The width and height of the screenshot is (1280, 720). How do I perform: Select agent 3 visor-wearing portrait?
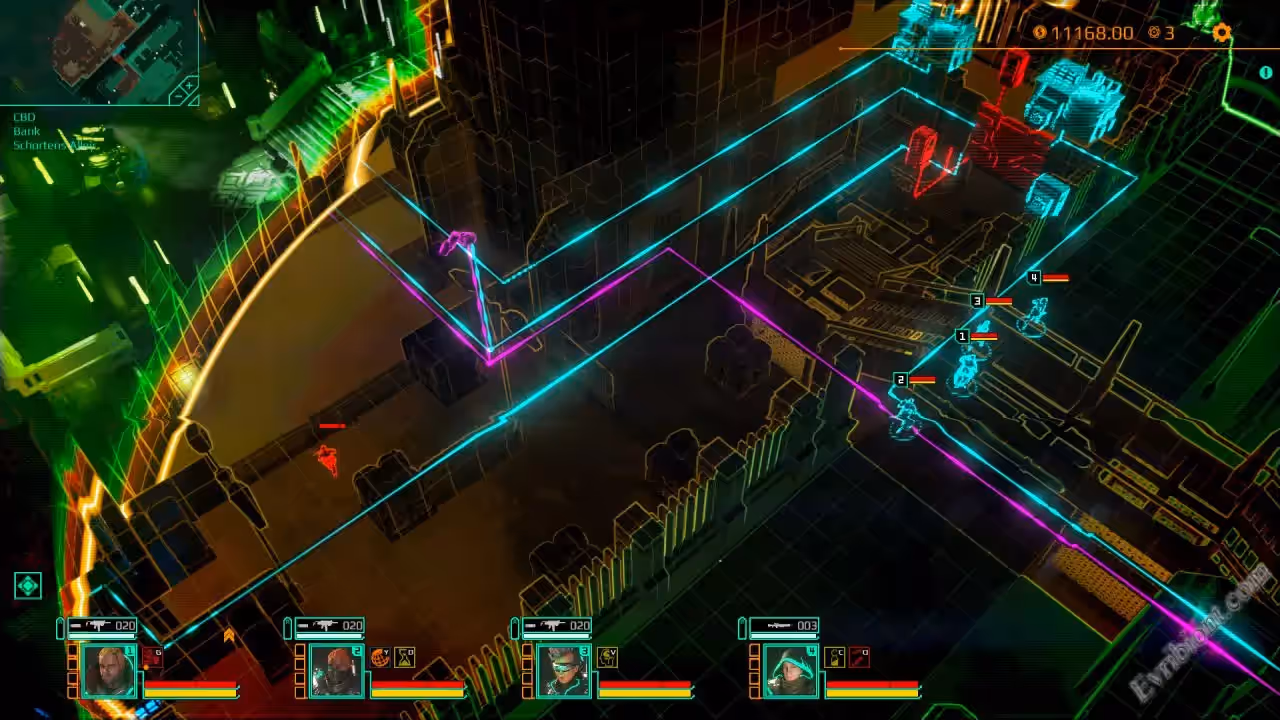tap(563, 670)
